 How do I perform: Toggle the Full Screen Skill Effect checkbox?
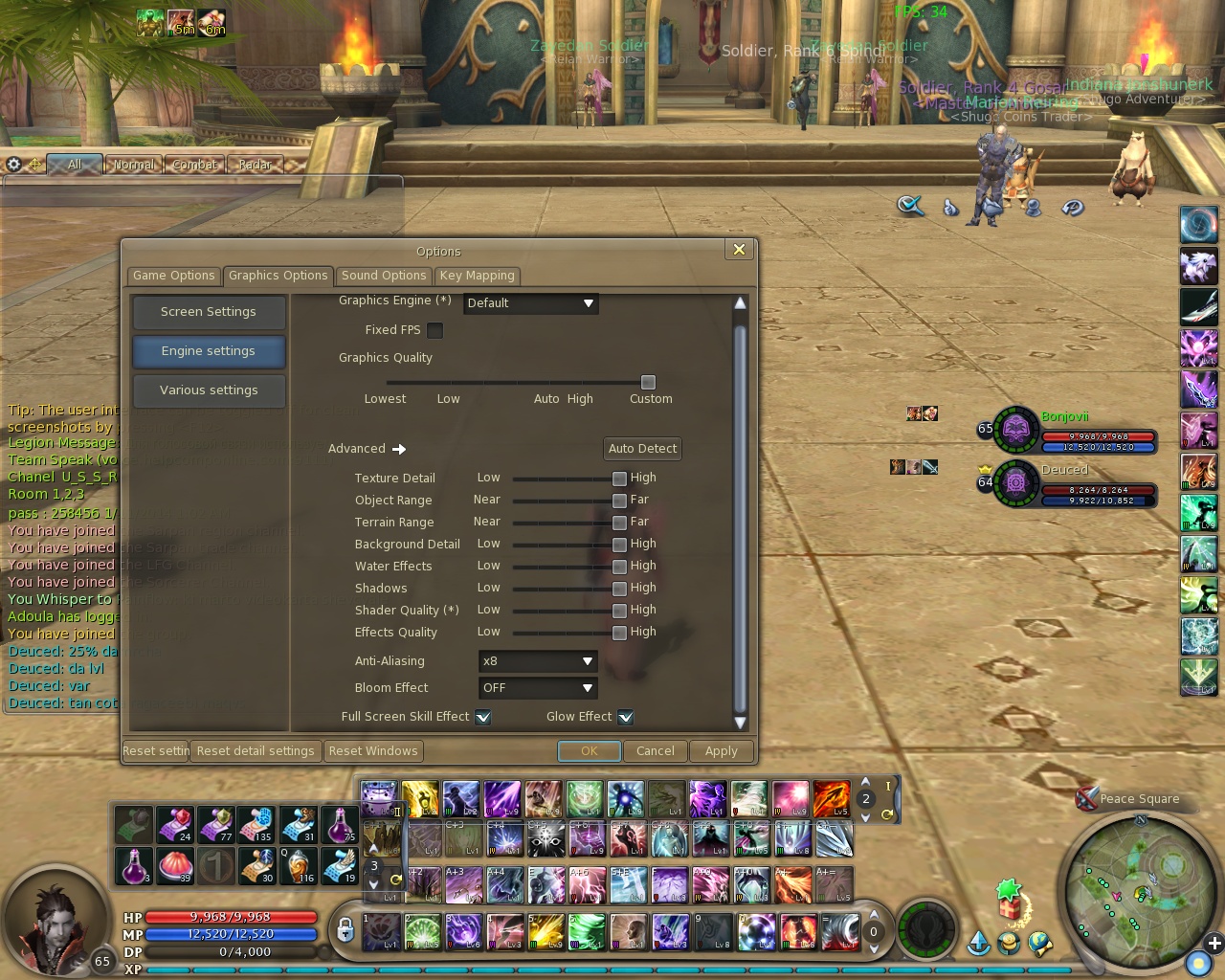(483, 717)
